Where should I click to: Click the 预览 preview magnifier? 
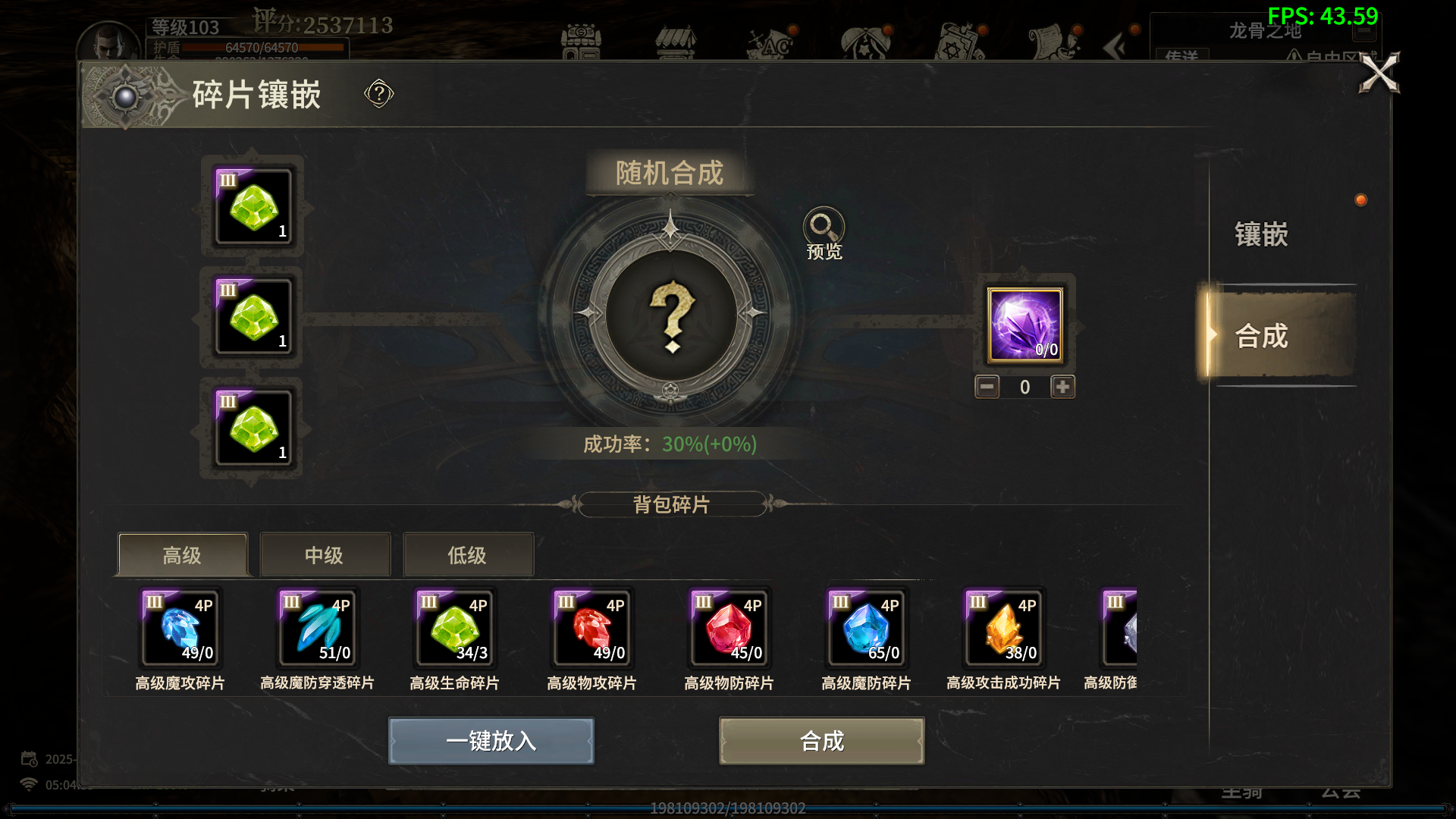coord(824,227)
